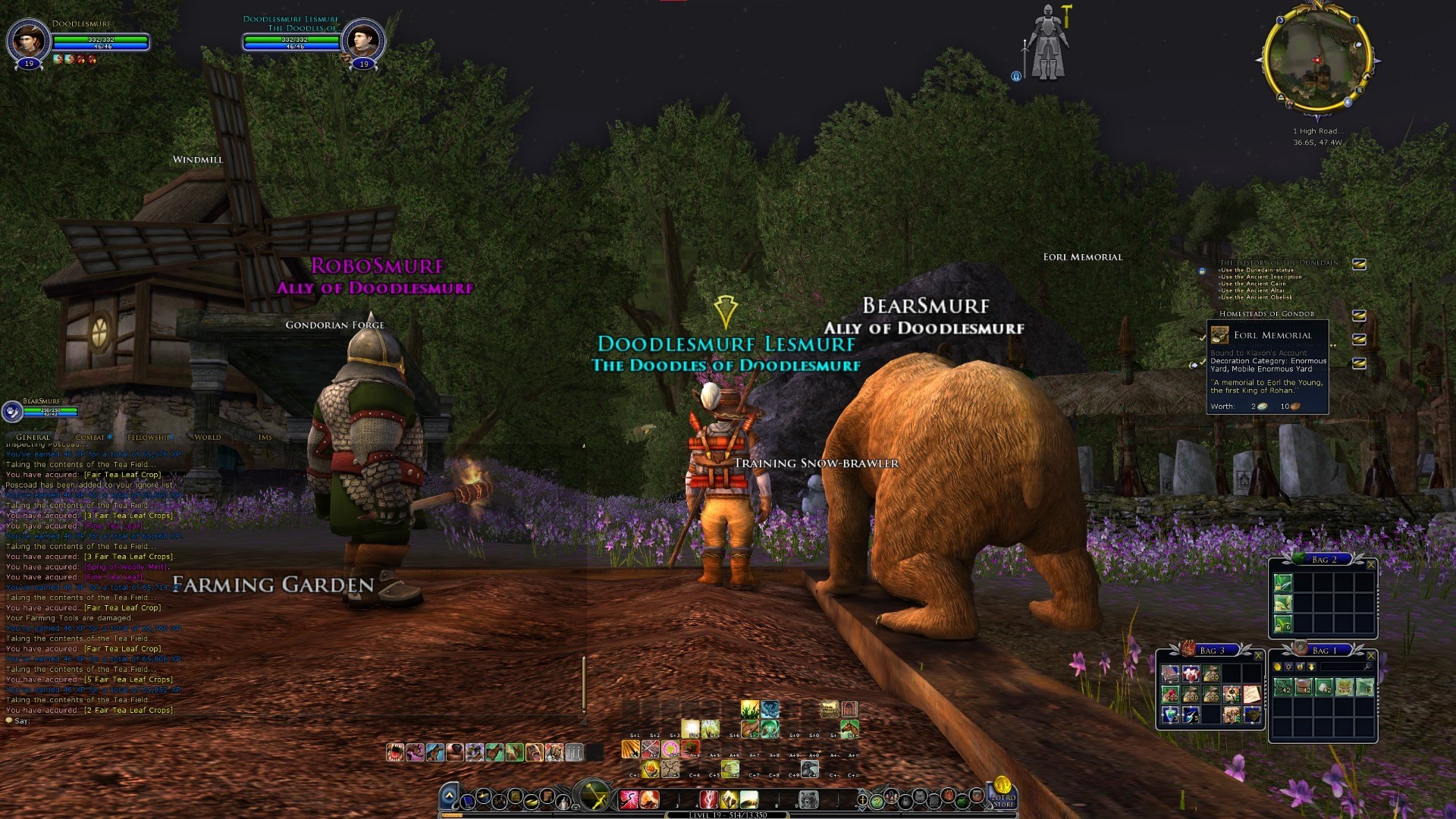Close the Bag 3 window
Screen dimensions: 1456x819
[1258, 656]
